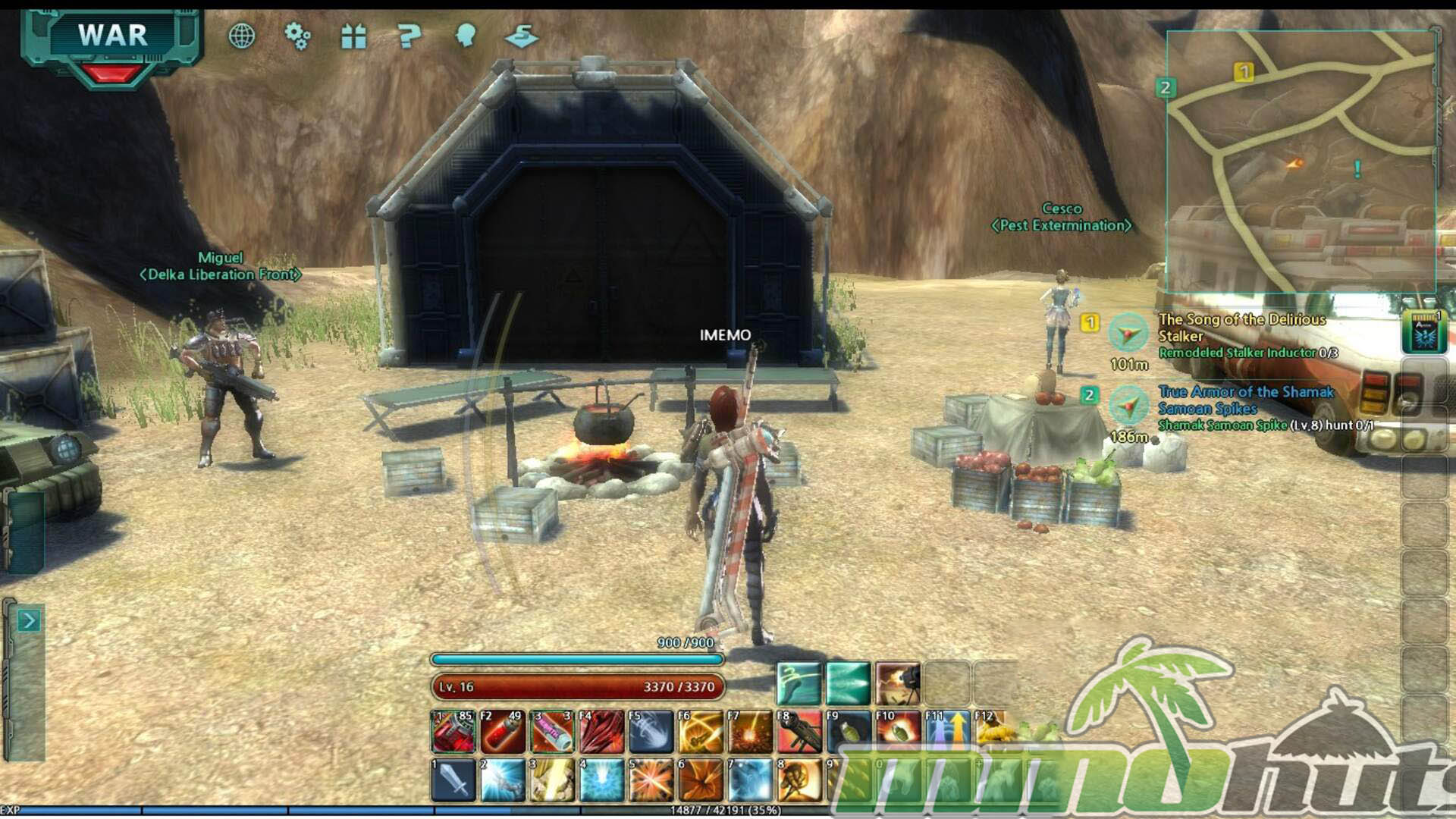Open the head silhouette character icon
This screenshot has width=1456, height=819.
pyautogui.click(x=465, y=36)
